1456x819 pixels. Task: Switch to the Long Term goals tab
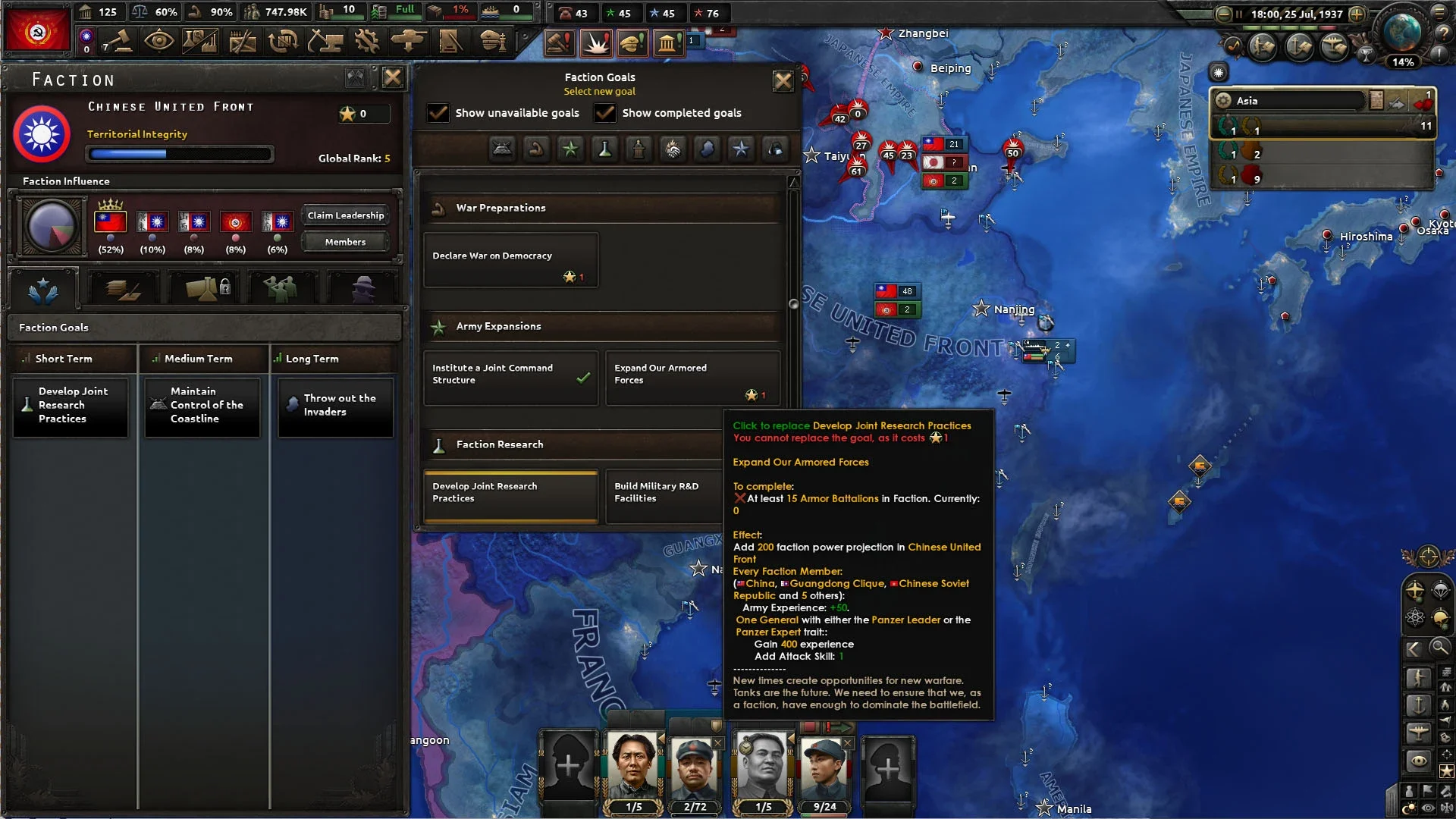tap(334, 358)
